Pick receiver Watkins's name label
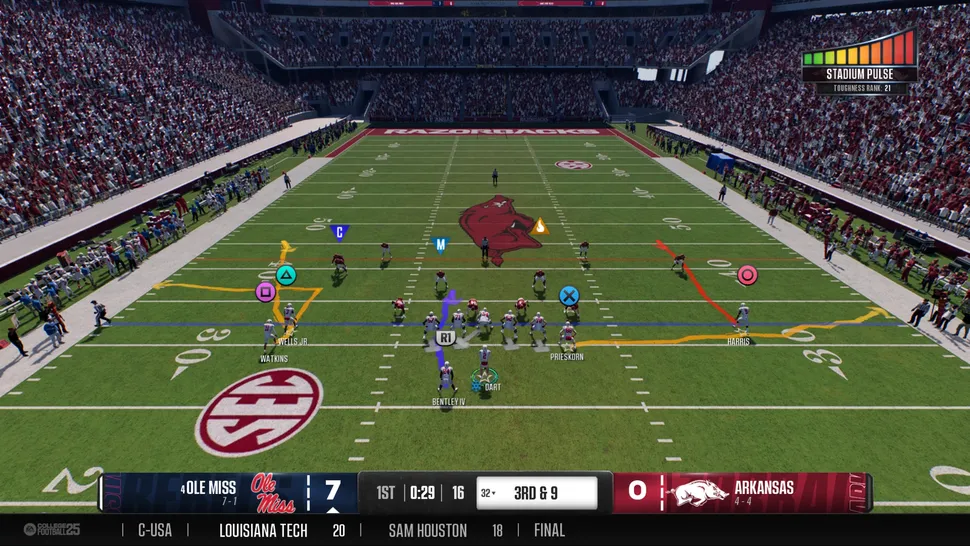This screenshot has width=970, height=546. 274,358
